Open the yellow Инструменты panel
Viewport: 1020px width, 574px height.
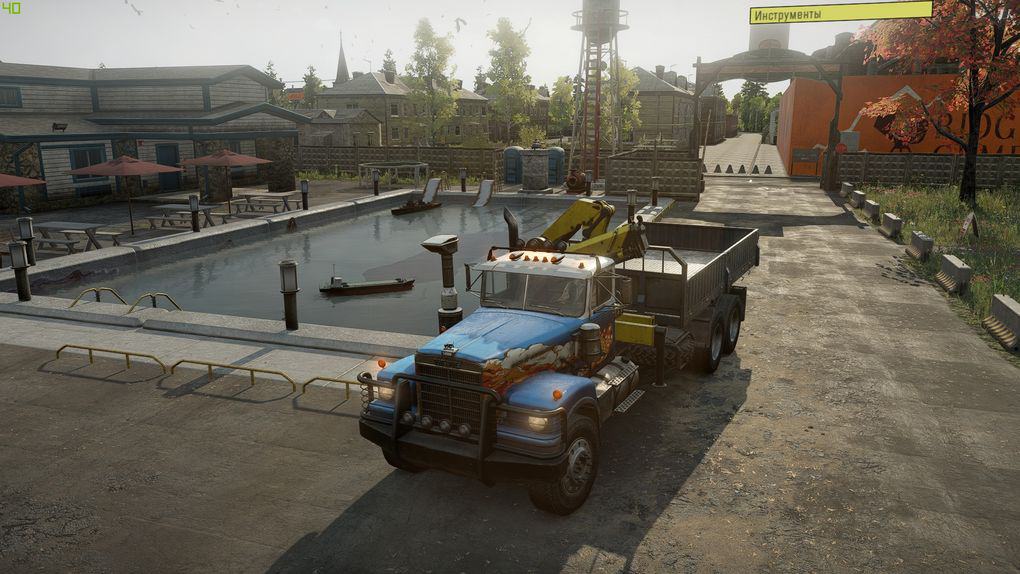pos(840,13)
